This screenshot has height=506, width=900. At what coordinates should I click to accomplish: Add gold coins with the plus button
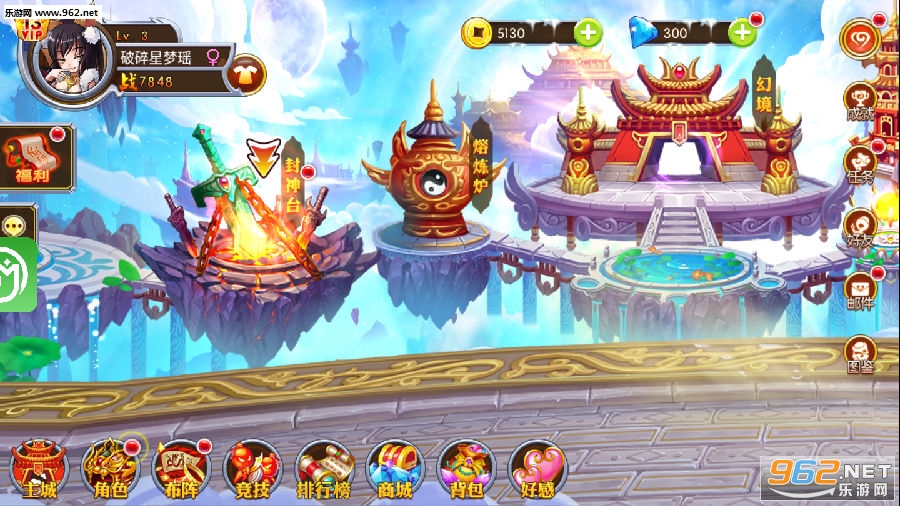588,32
